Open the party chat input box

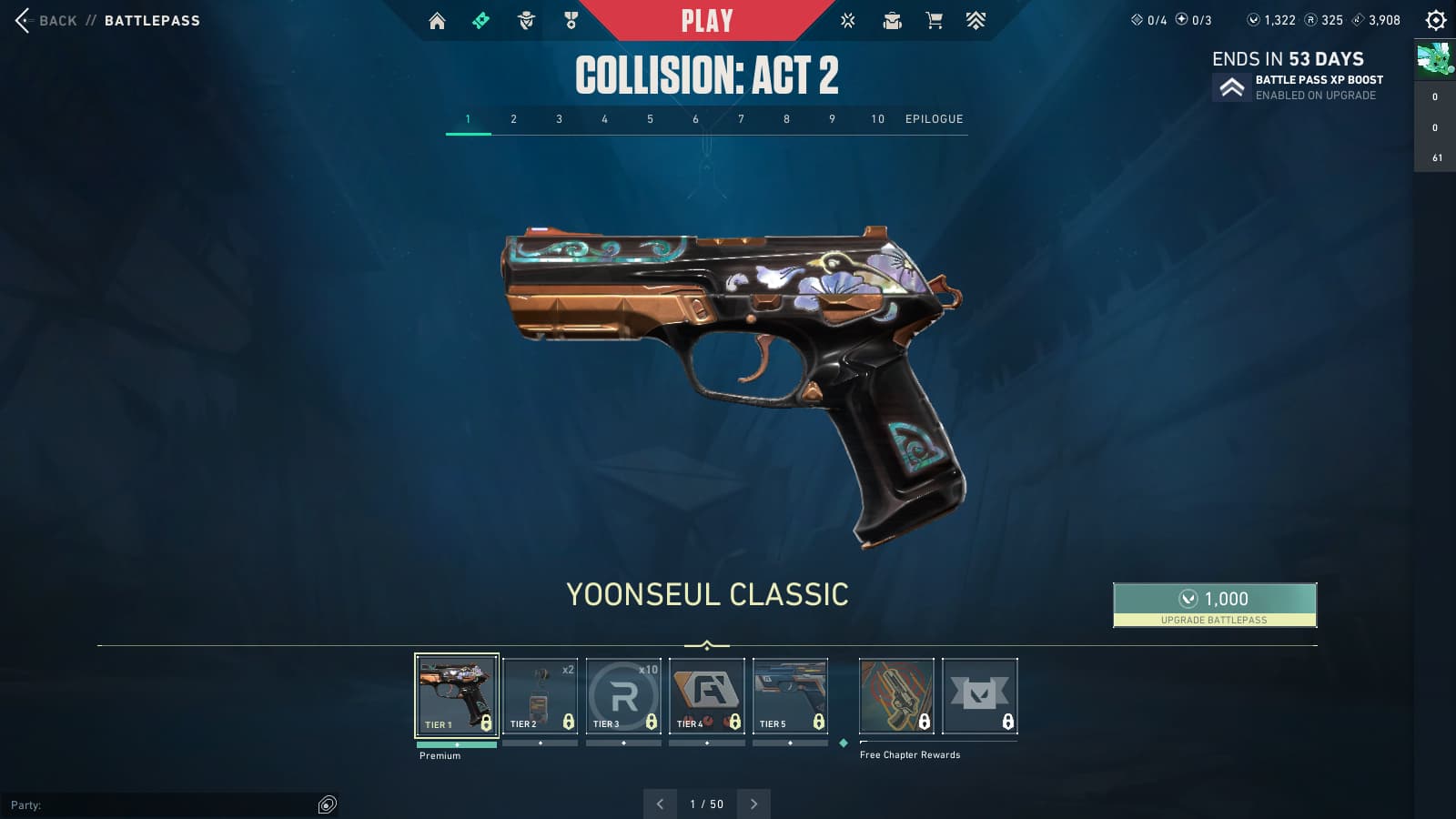tap(164, 804)
